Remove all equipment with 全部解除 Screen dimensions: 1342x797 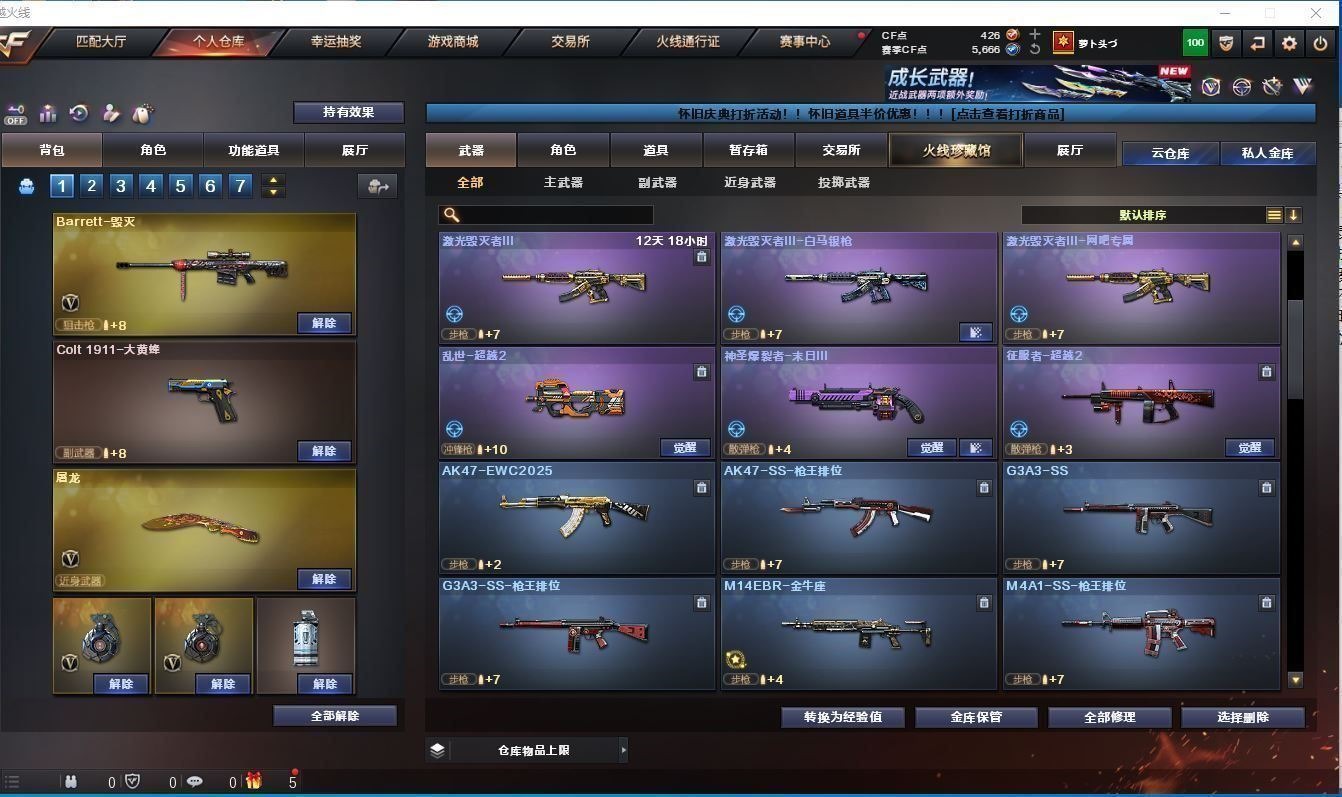point(335,716)
